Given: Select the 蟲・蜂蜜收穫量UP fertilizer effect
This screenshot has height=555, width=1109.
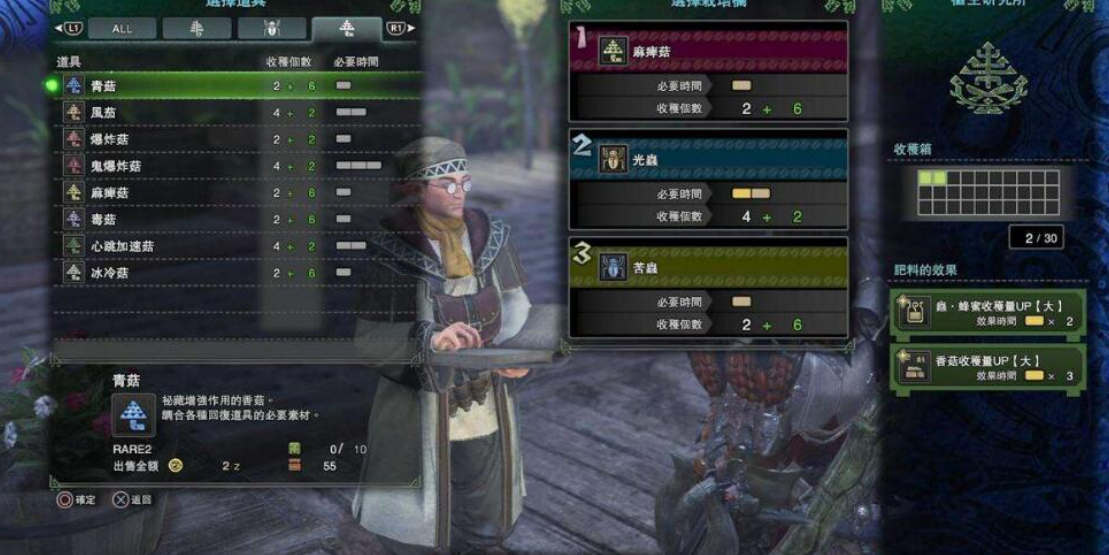Looking at the screenshot, I should pyautogui.click(x=987, y=312).
